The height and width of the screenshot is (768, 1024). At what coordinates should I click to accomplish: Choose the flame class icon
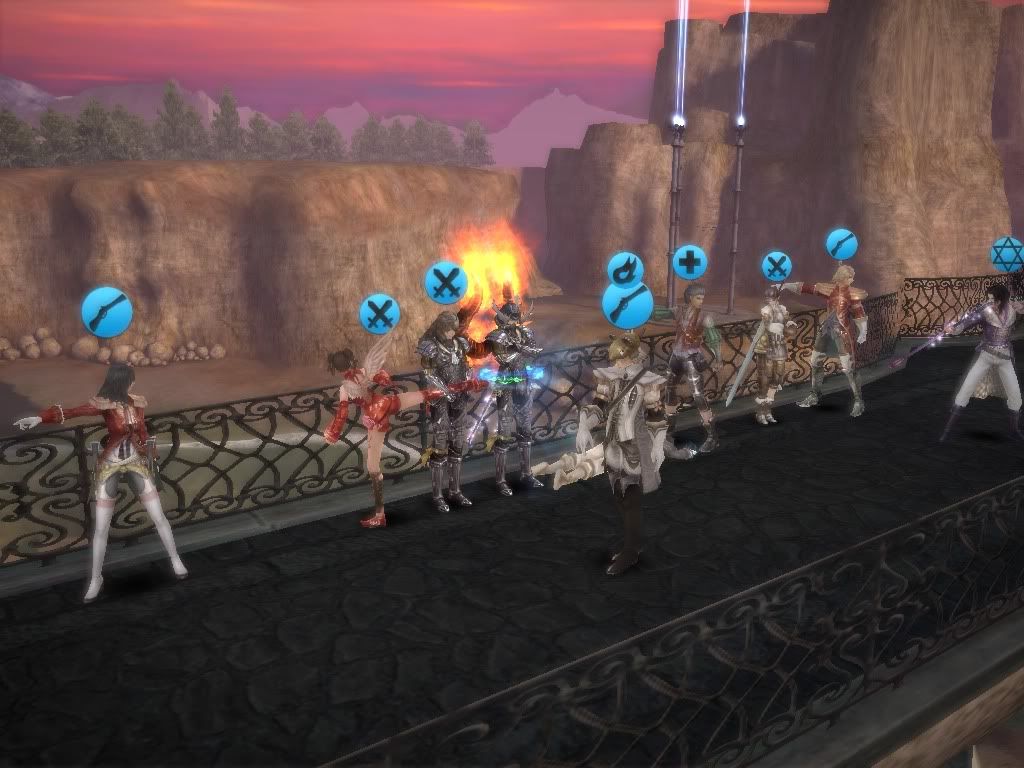click(625, 268)
